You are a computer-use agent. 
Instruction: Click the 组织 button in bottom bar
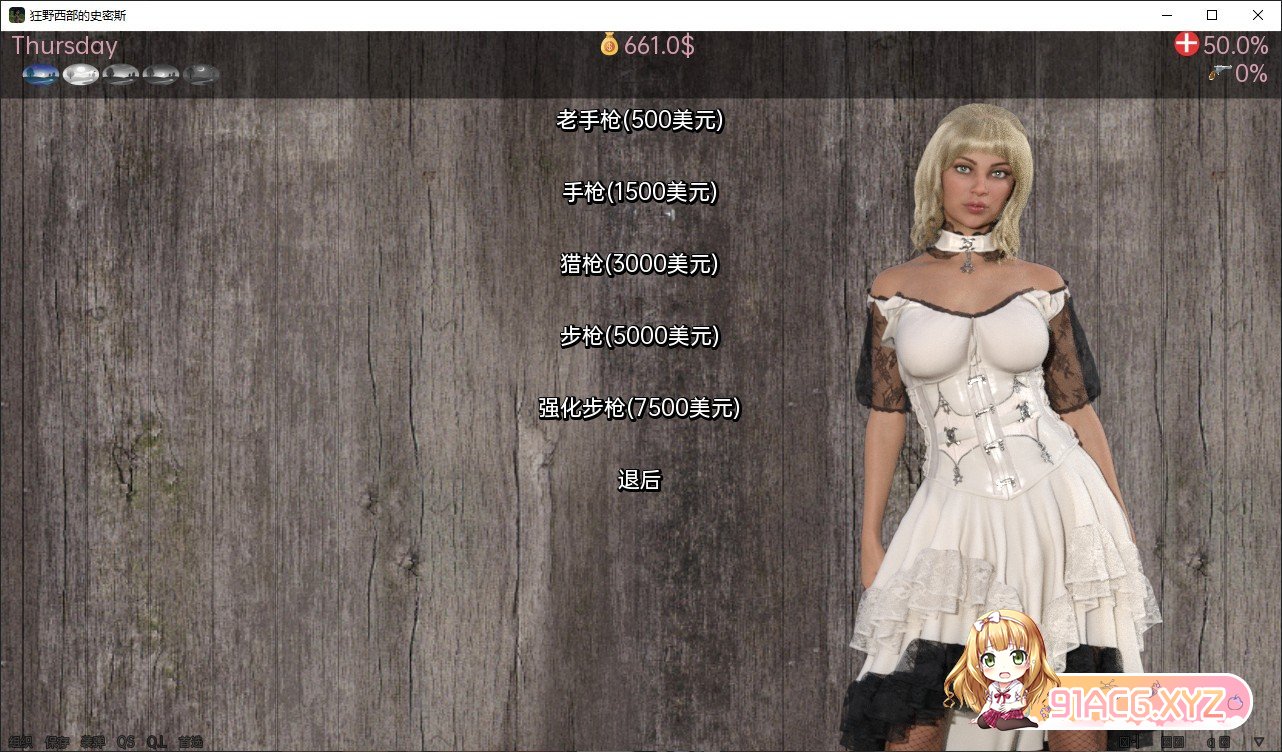point(20,742)
